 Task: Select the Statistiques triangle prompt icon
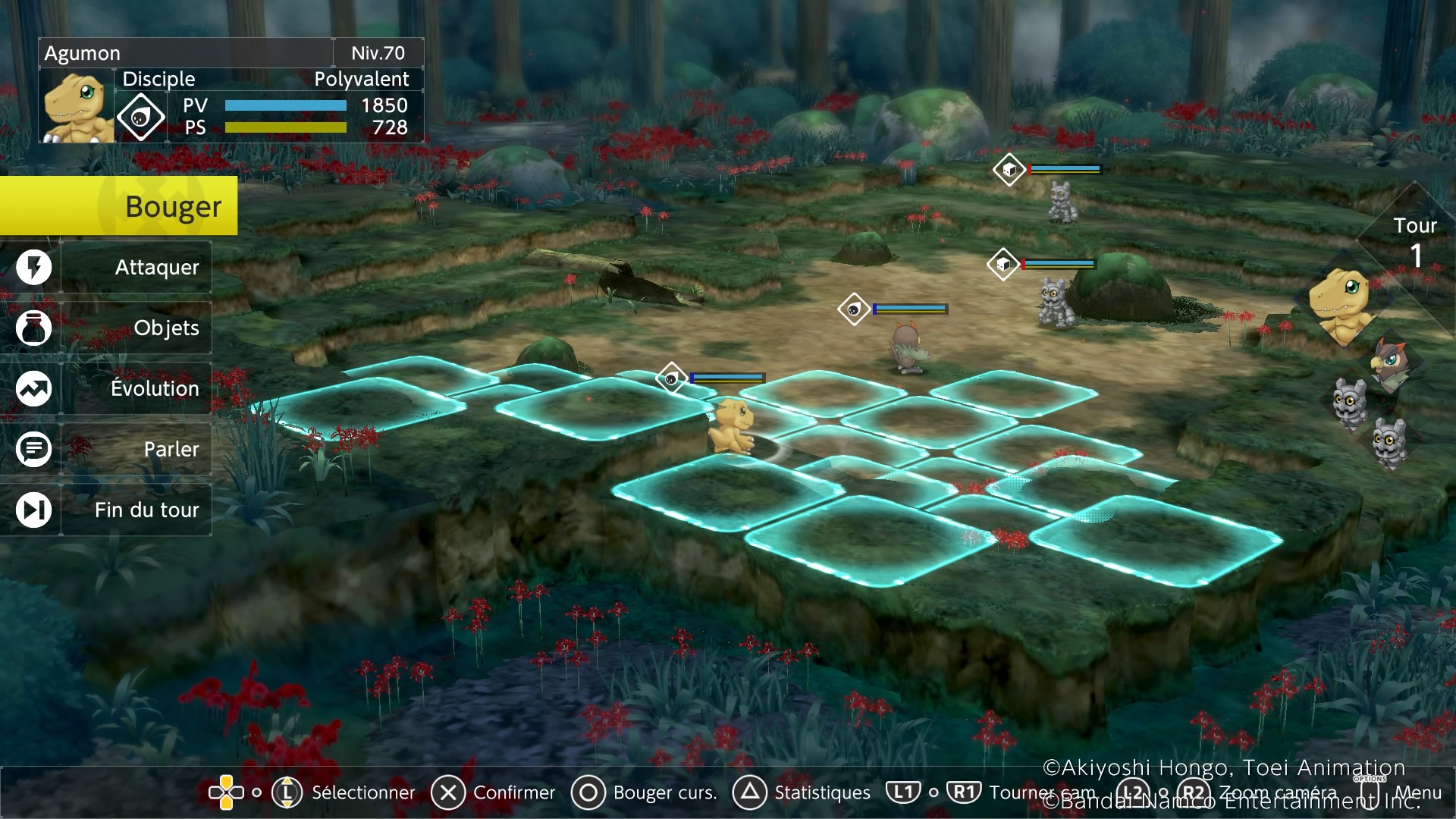click(752, 793)
